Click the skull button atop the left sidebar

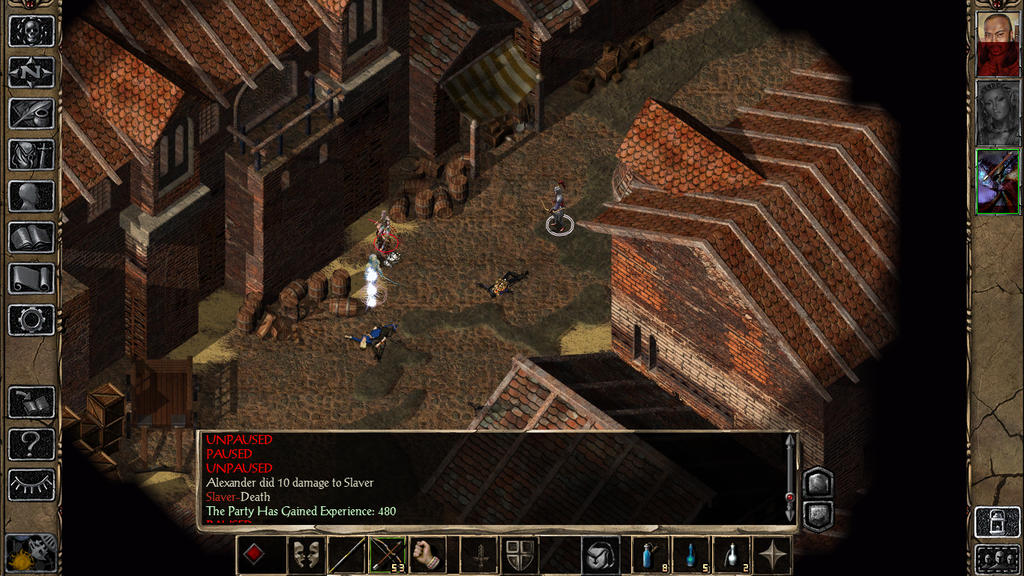[x=31, y=30]
